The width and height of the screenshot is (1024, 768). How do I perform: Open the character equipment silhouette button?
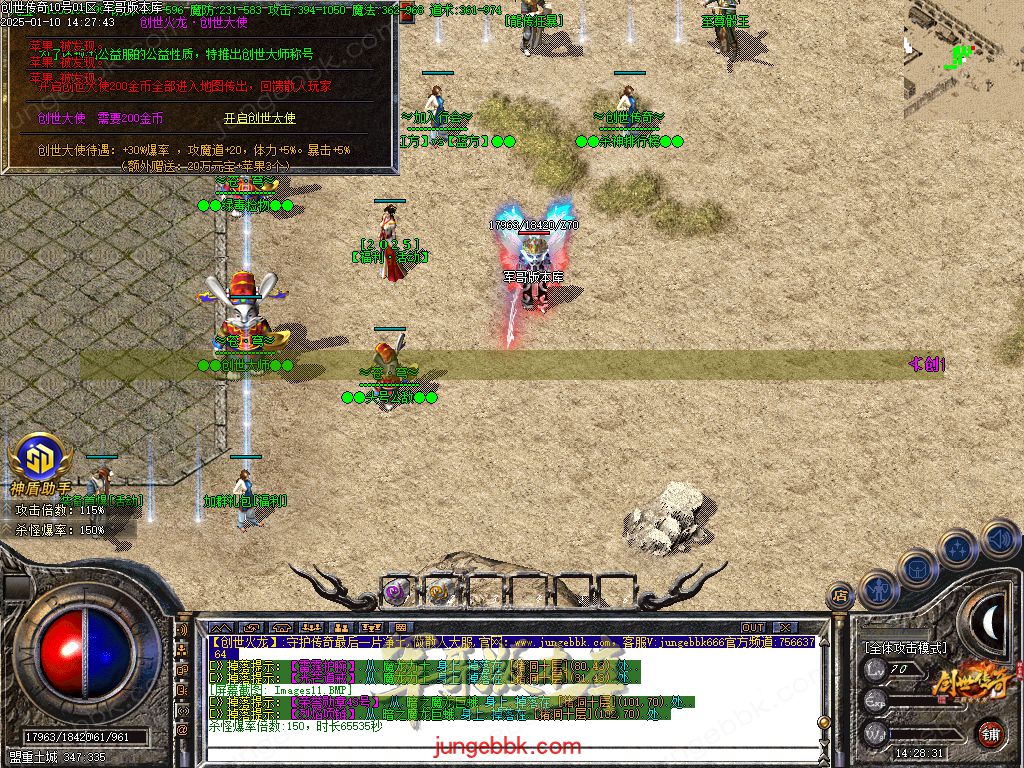pyautogui.click(x=879, y=590)
